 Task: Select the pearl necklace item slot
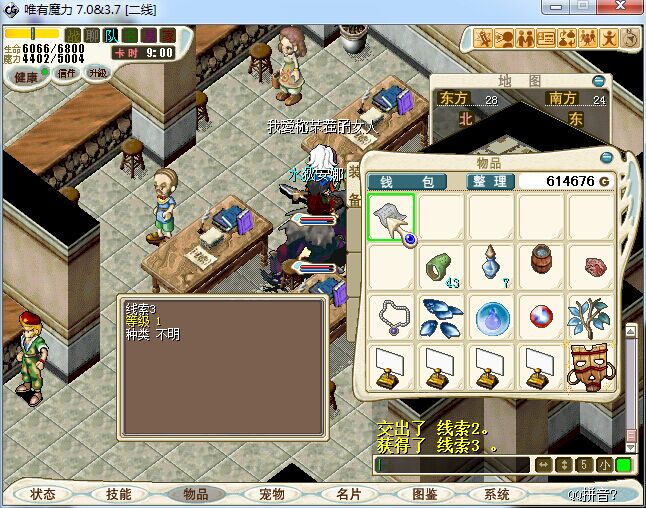click(391, 317)
